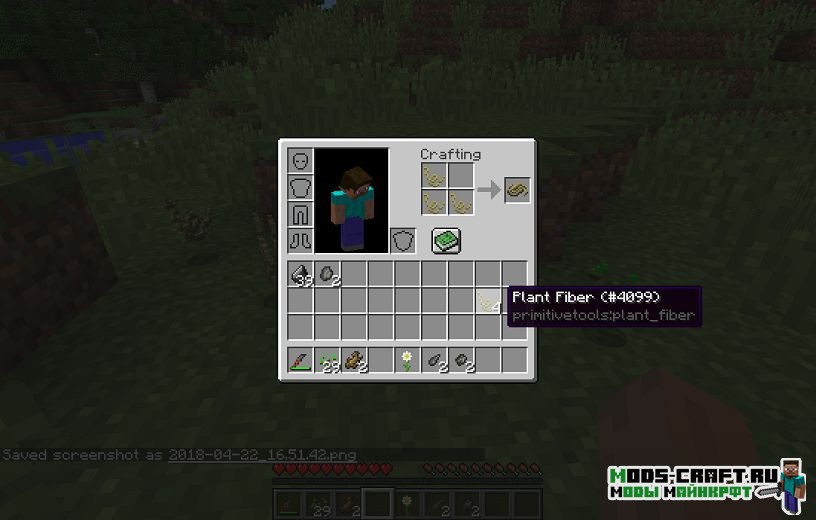The height and width of the screenshot is (520, 816).
Task: Select the red-handled tool in the hotbar row
Action: click(301, 360)
